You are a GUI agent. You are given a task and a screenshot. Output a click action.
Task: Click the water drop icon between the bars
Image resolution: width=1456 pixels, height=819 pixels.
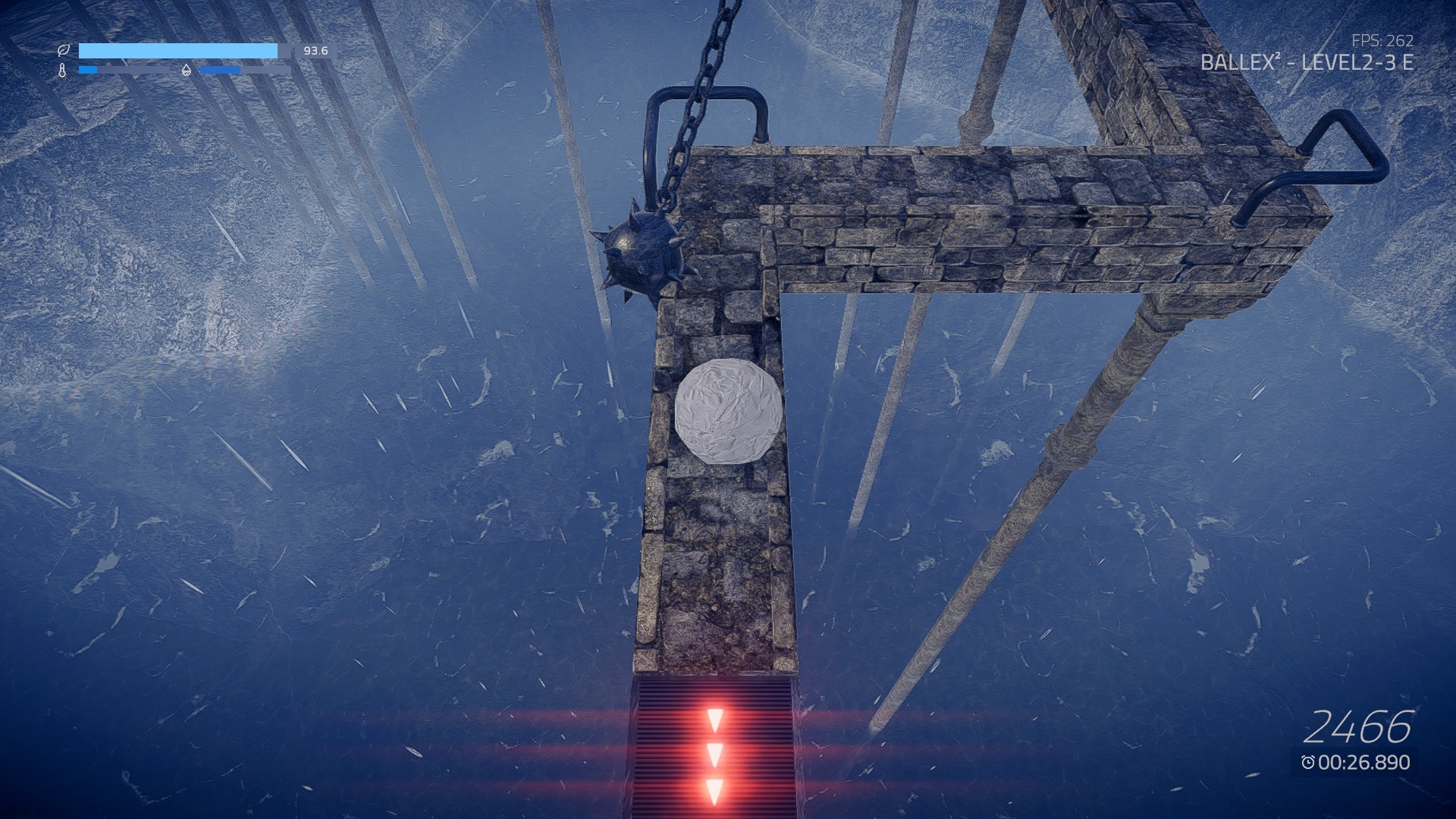tap(186, 70)
